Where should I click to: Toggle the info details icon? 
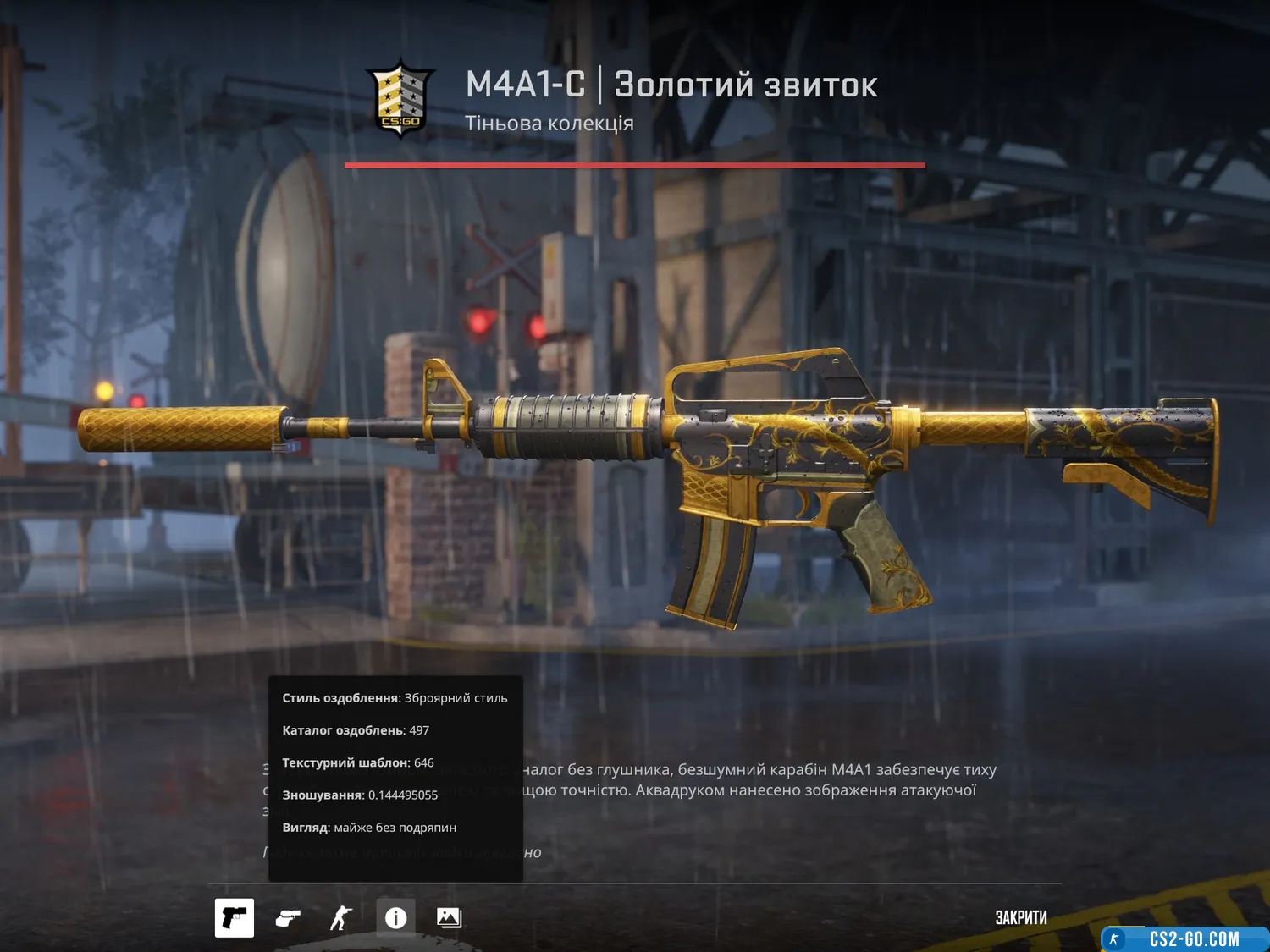click(x=395, y=918)
